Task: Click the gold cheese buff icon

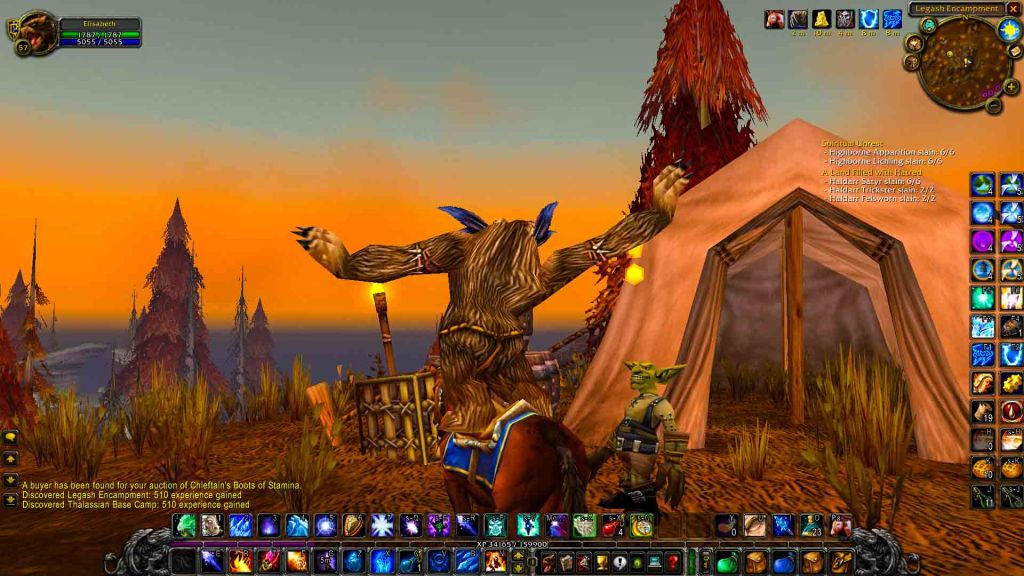Action: tap(820, 19)
